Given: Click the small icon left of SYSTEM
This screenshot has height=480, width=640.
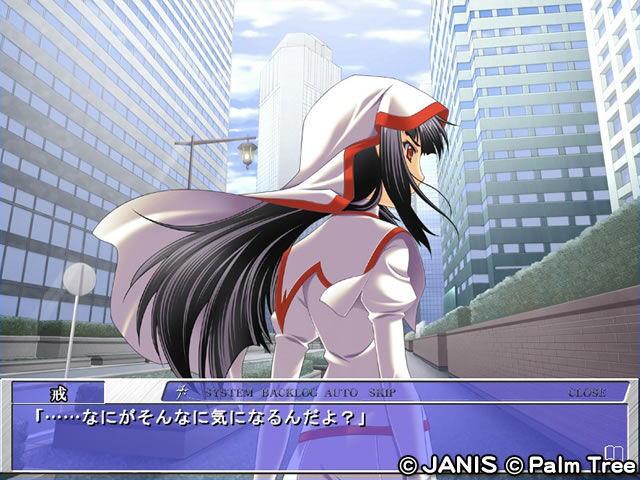Looking at the screenshot, I should [x=183, y=392].
